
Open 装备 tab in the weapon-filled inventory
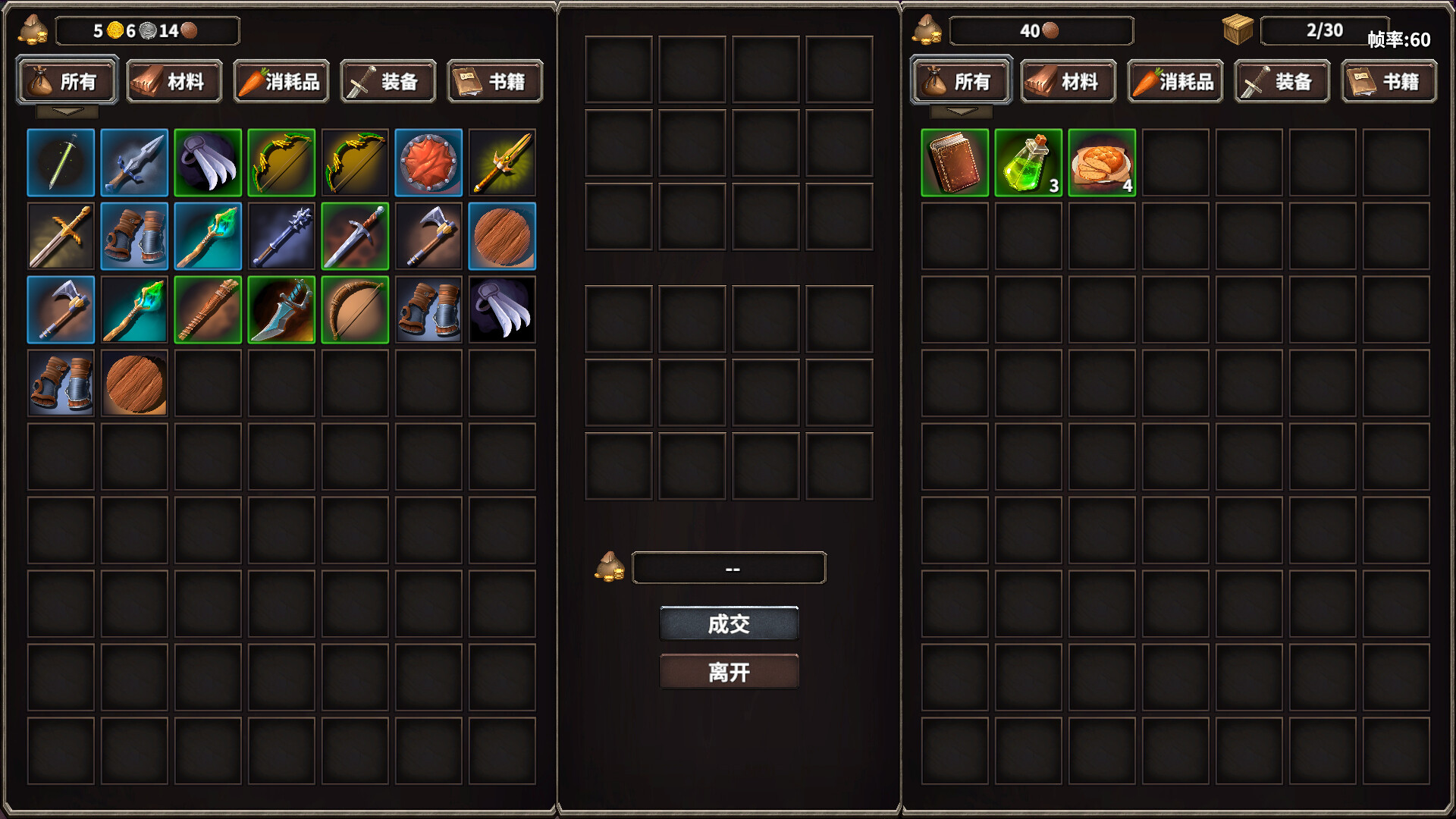tap(388, 81)
